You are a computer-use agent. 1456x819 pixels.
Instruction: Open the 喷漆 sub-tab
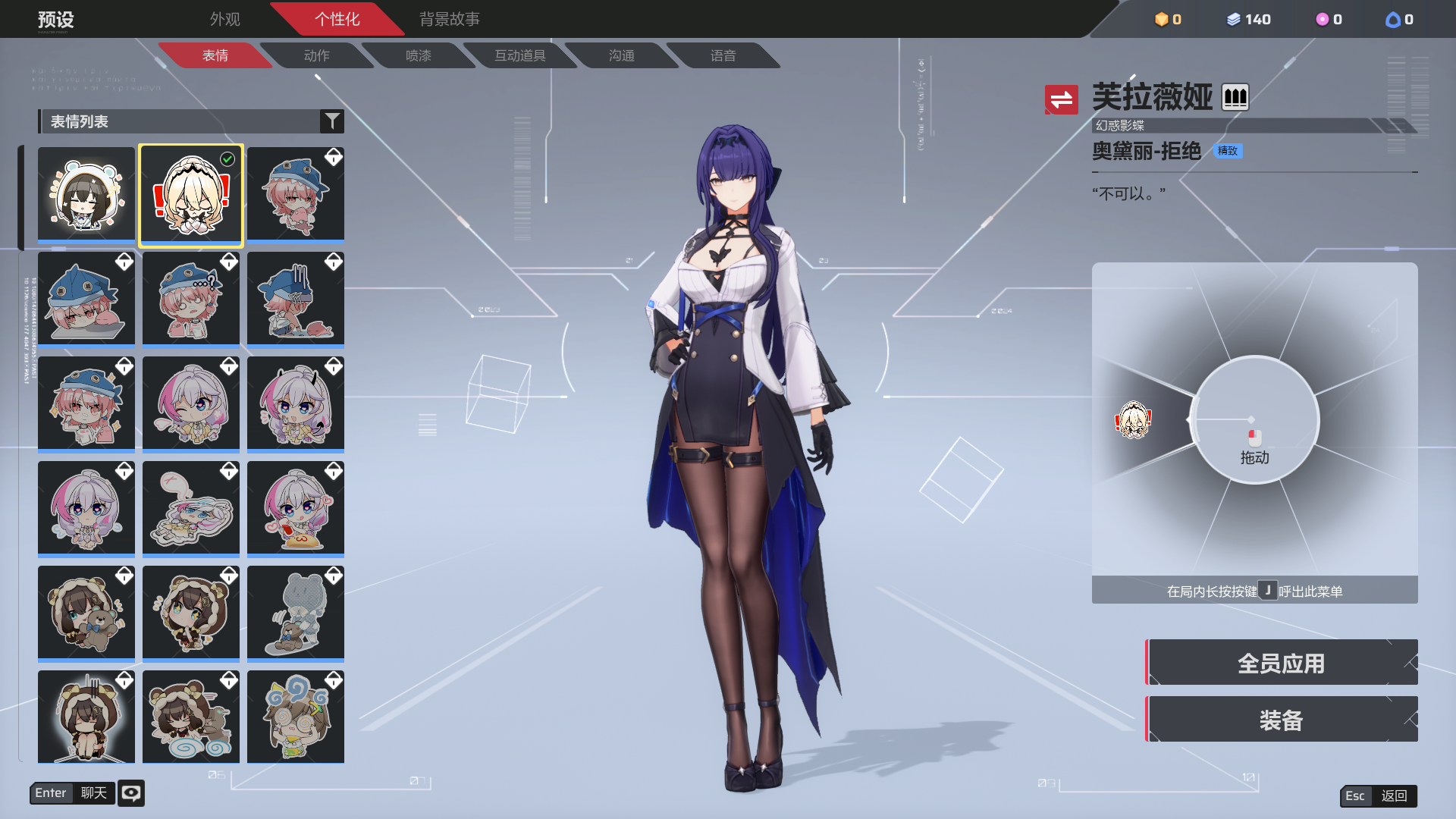[418, 55]
